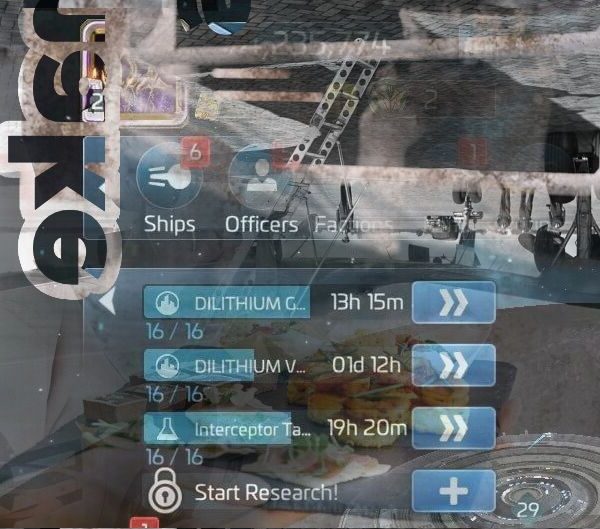Speed up the Interceptor research timer

tap(453, 428)
